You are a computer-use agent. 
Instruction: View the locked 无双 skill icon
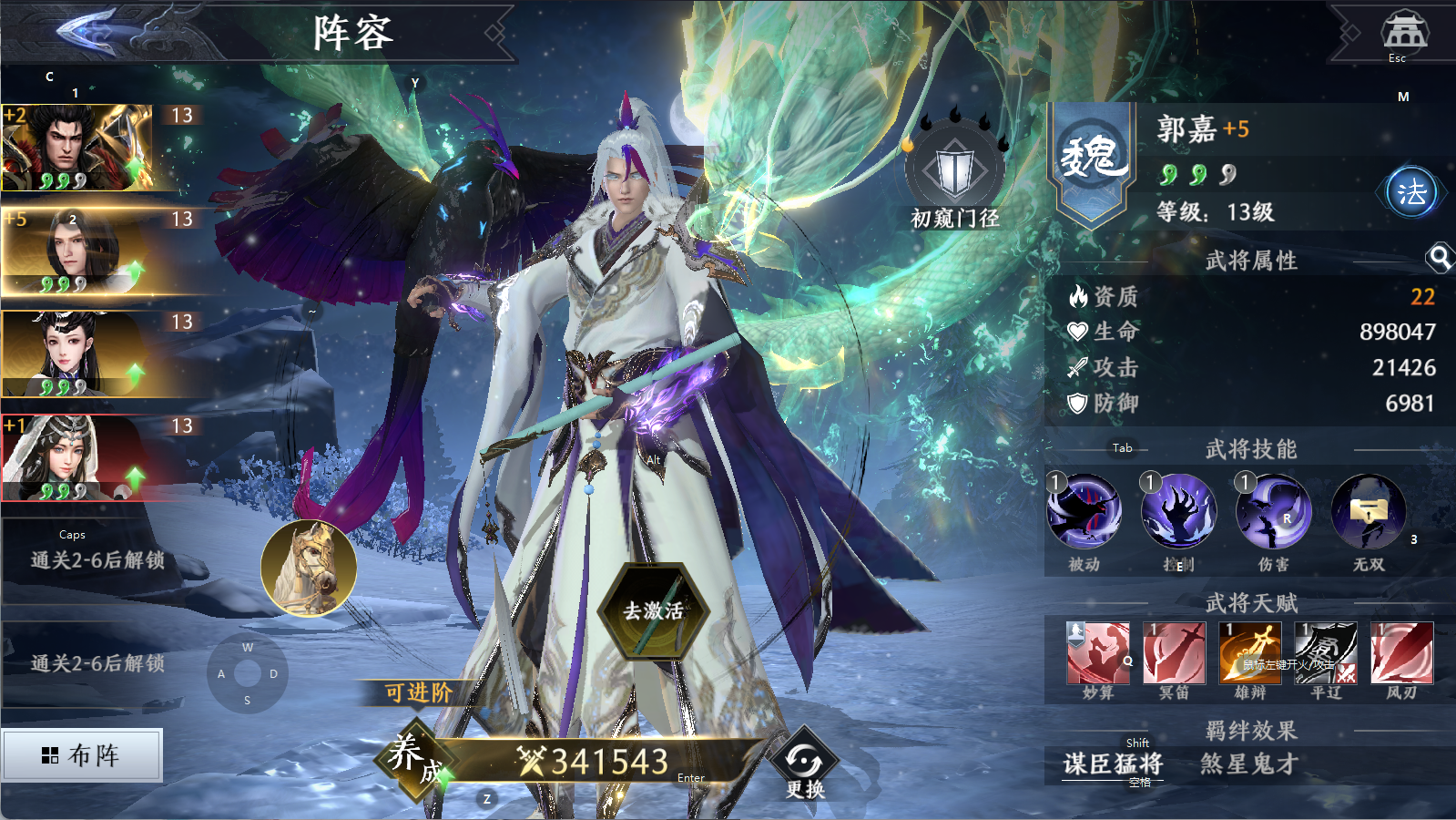click(1368, 512)
